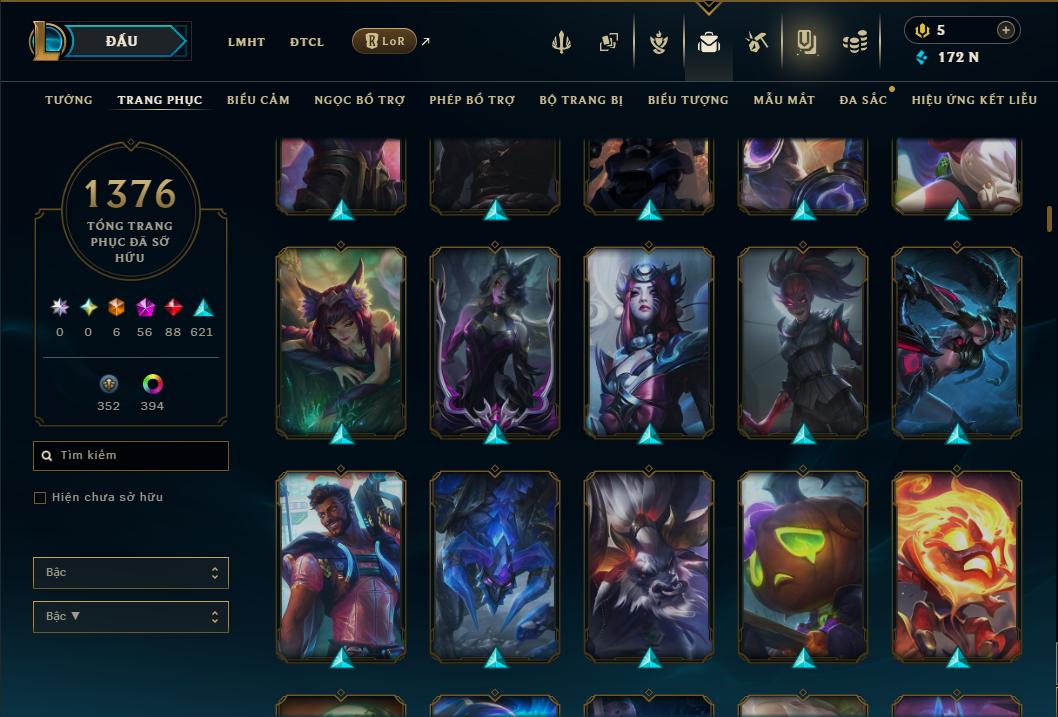The height and width of the screenshot is (717, 1058).
Task: Toggle the Hiện chưa sở hữu checkbox
Action: (40, 498)
